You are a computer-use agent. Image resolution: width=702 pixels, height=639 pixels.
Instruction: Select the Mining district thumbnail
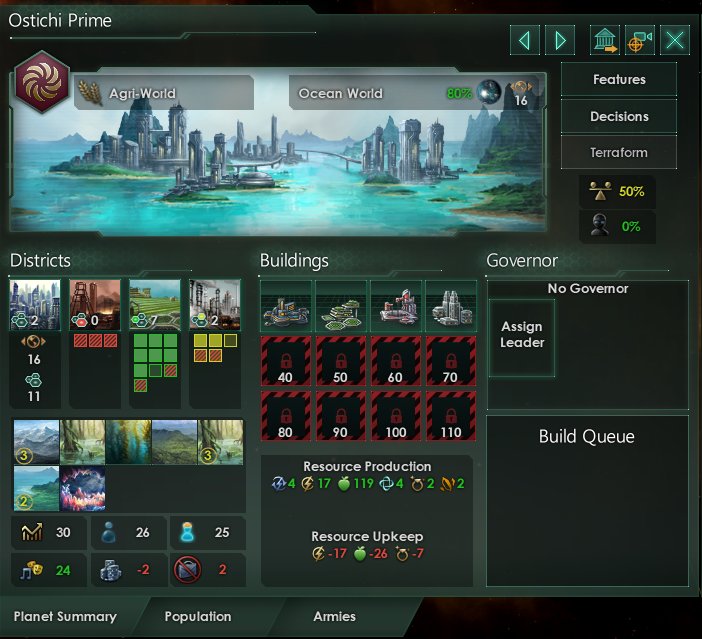click(94, 304)
